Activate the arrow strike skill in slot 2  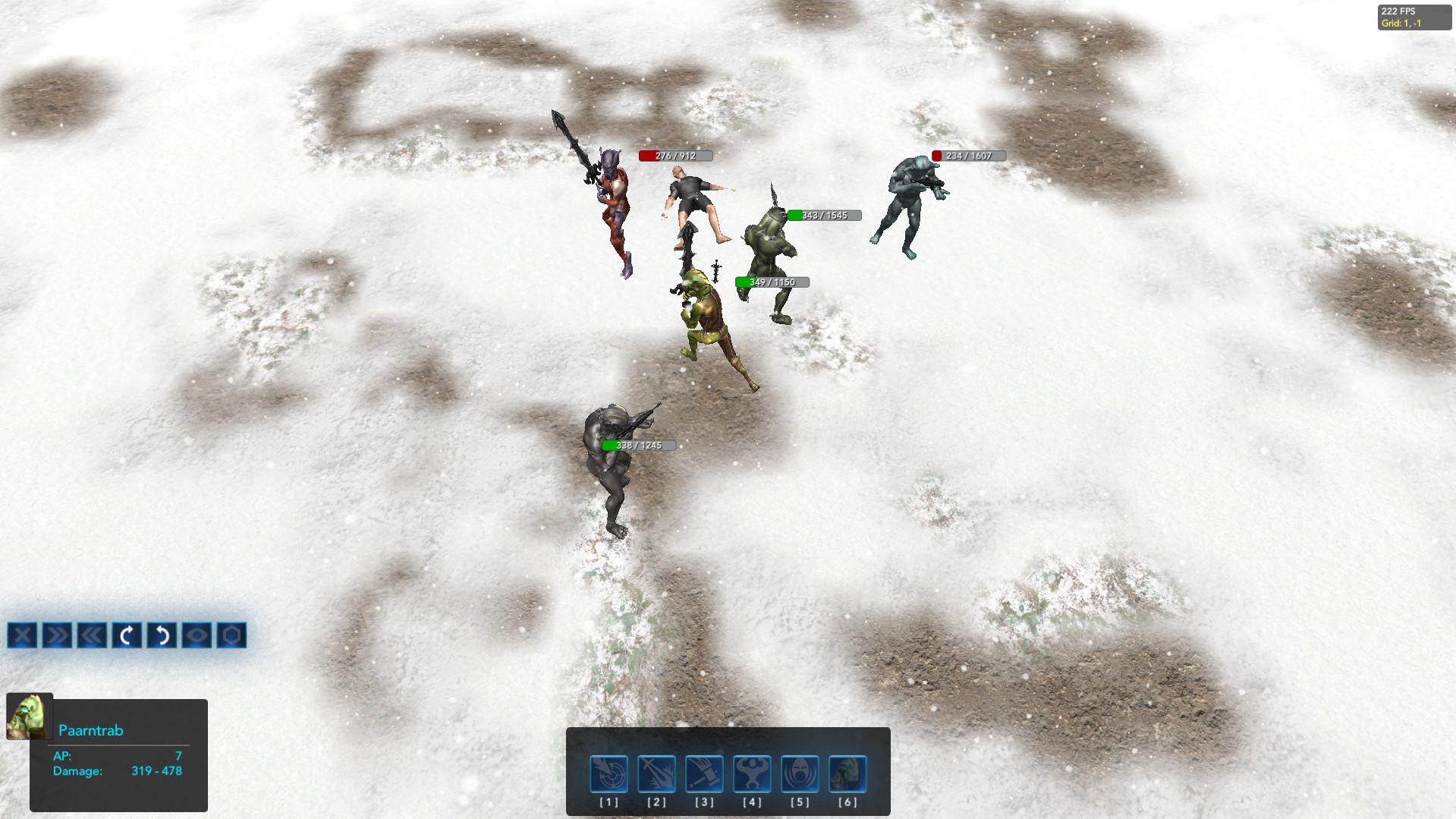click(x=656, y=773)
